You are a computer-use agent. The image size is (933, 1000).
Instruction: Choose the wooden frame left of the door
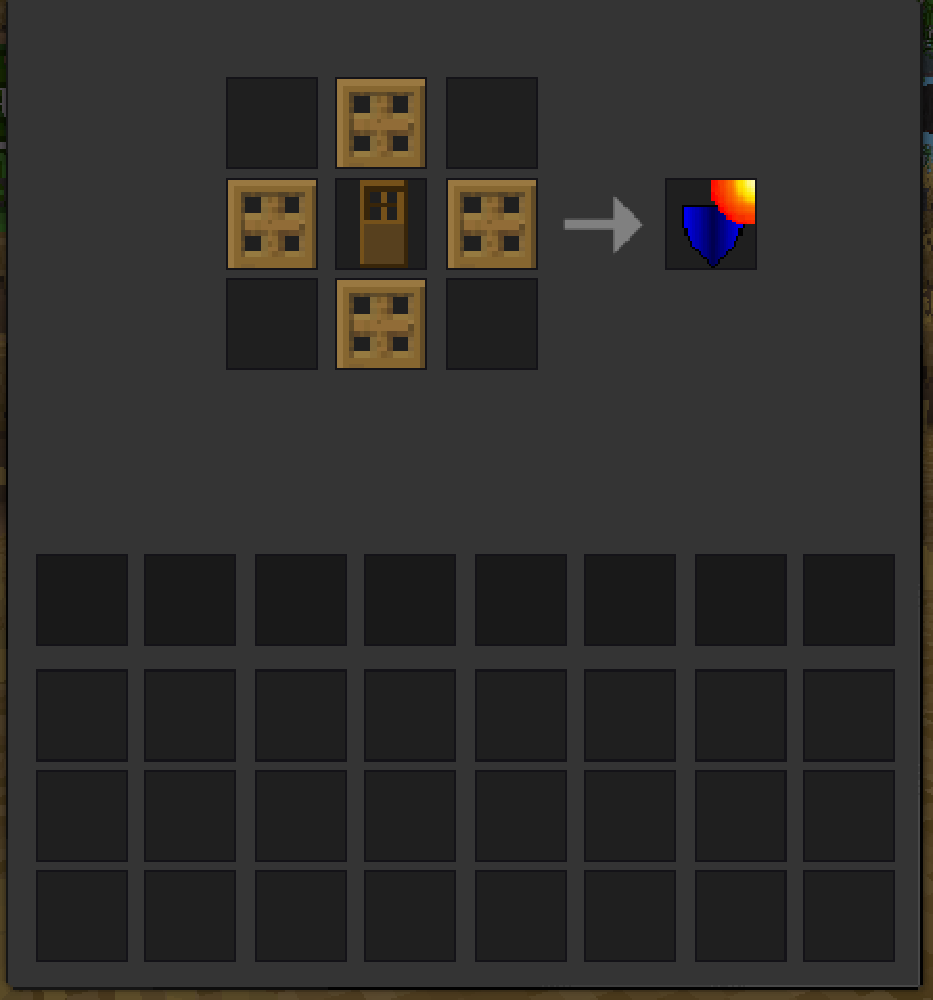[272, 224]
